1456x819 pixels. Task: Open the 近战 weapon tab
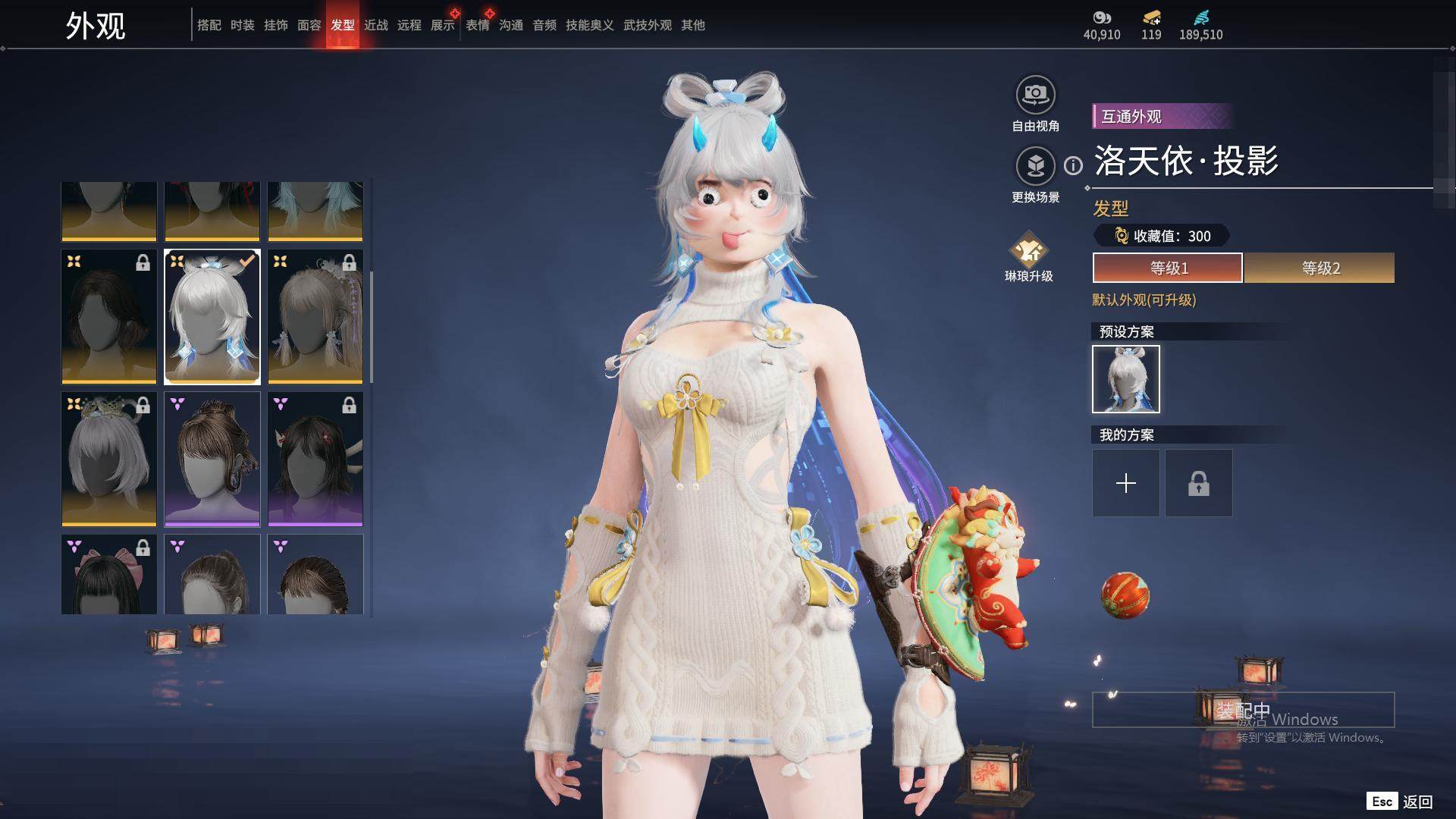pos(375,25)
